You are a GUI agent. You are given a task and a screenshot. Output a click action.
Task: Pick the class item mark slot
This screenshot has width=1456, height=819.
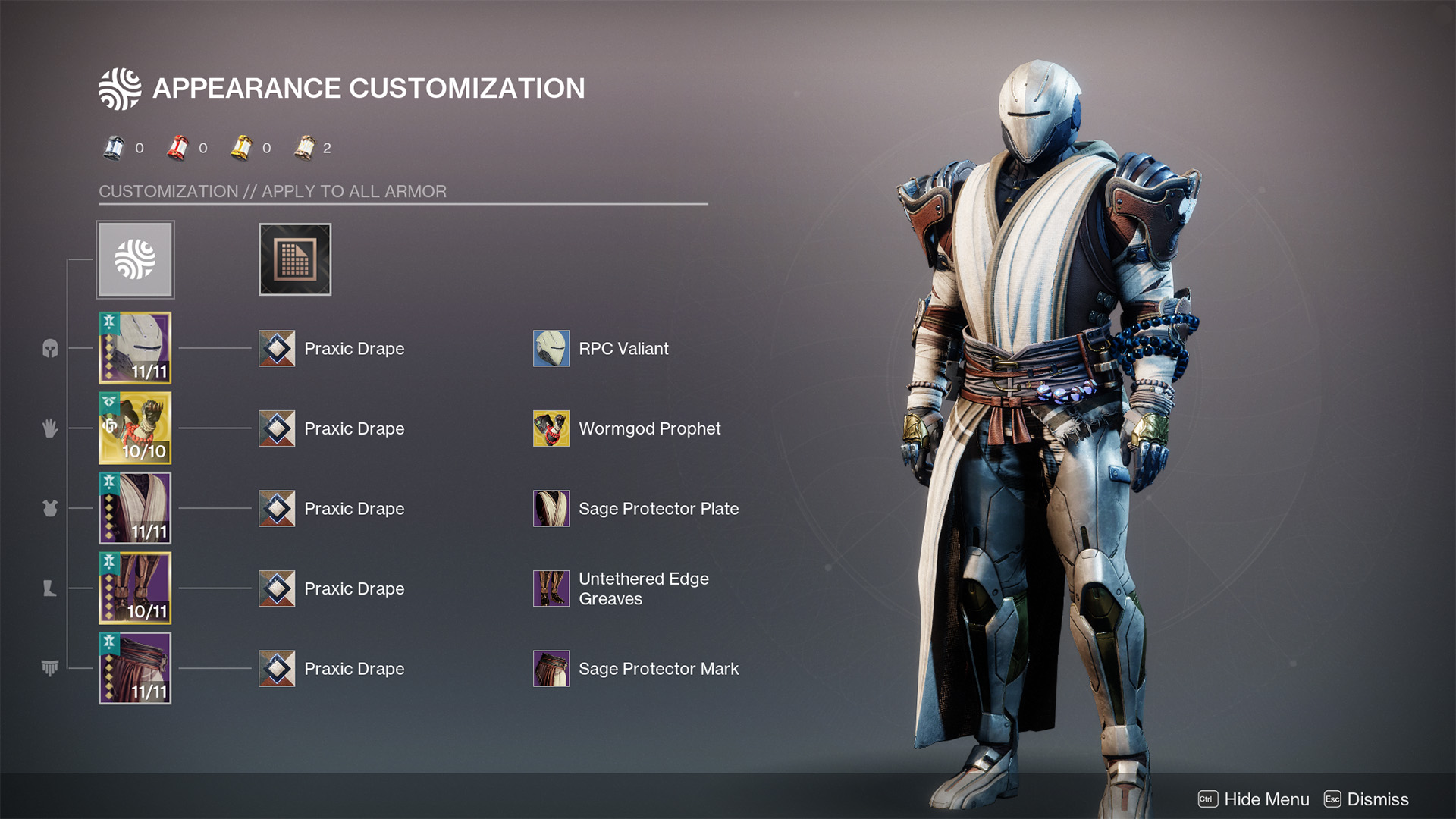click(x=135, y=668)
